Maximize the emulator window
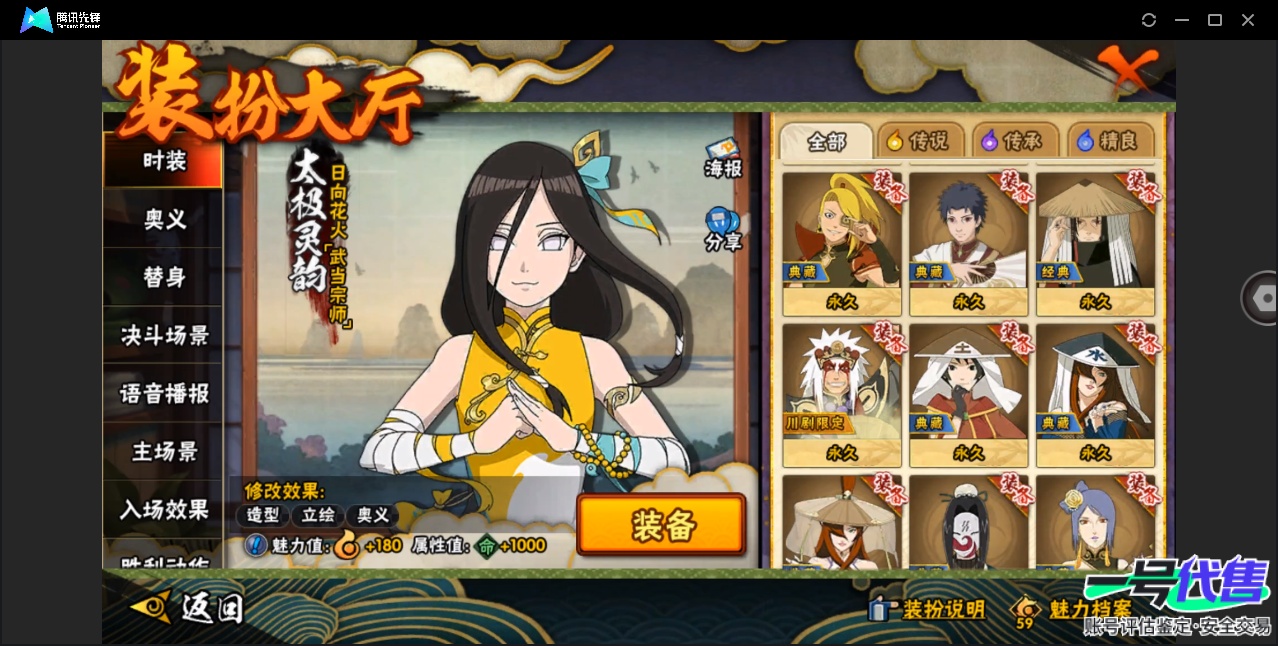 coord(1215,20)
